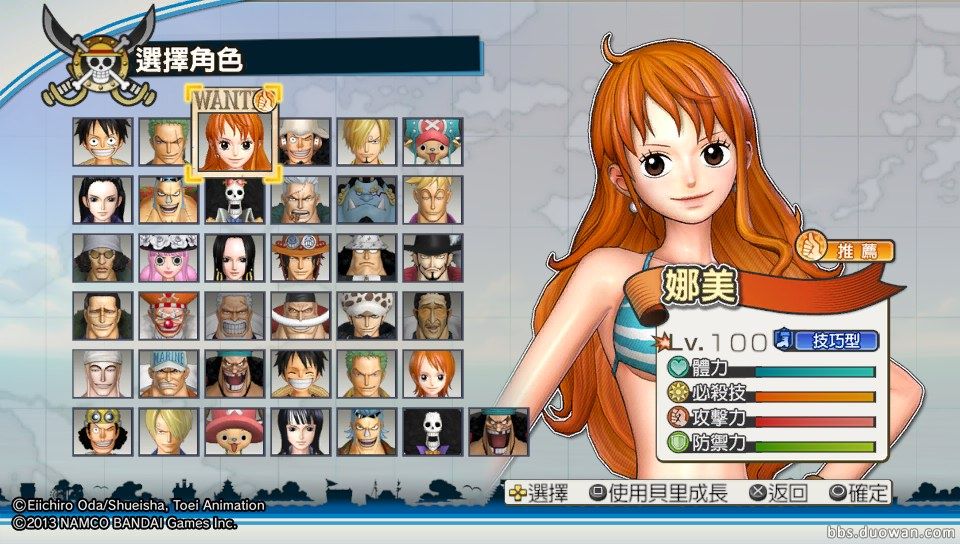The image size is (960, 544).
Task: Choose Smoker from the character grid
Action: 301,200
